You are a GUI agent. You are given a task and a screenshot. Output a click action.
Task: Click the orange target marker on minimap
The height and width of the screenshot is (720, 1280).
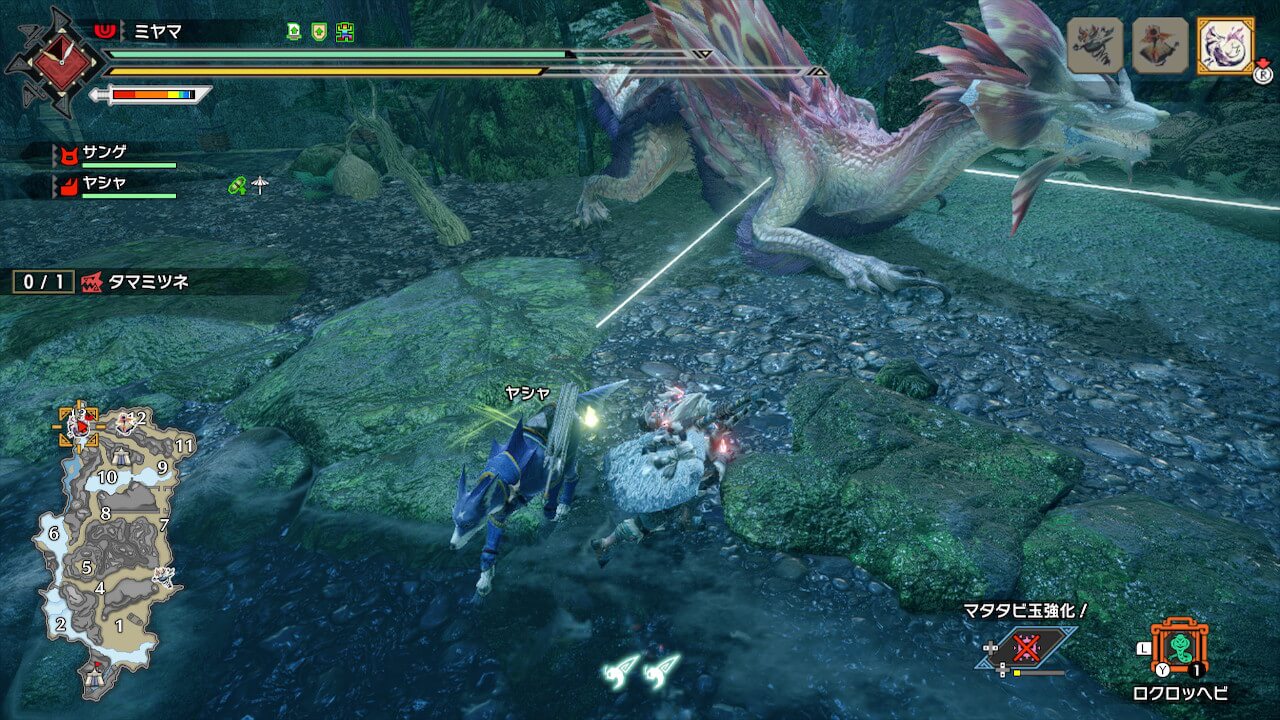78,425
